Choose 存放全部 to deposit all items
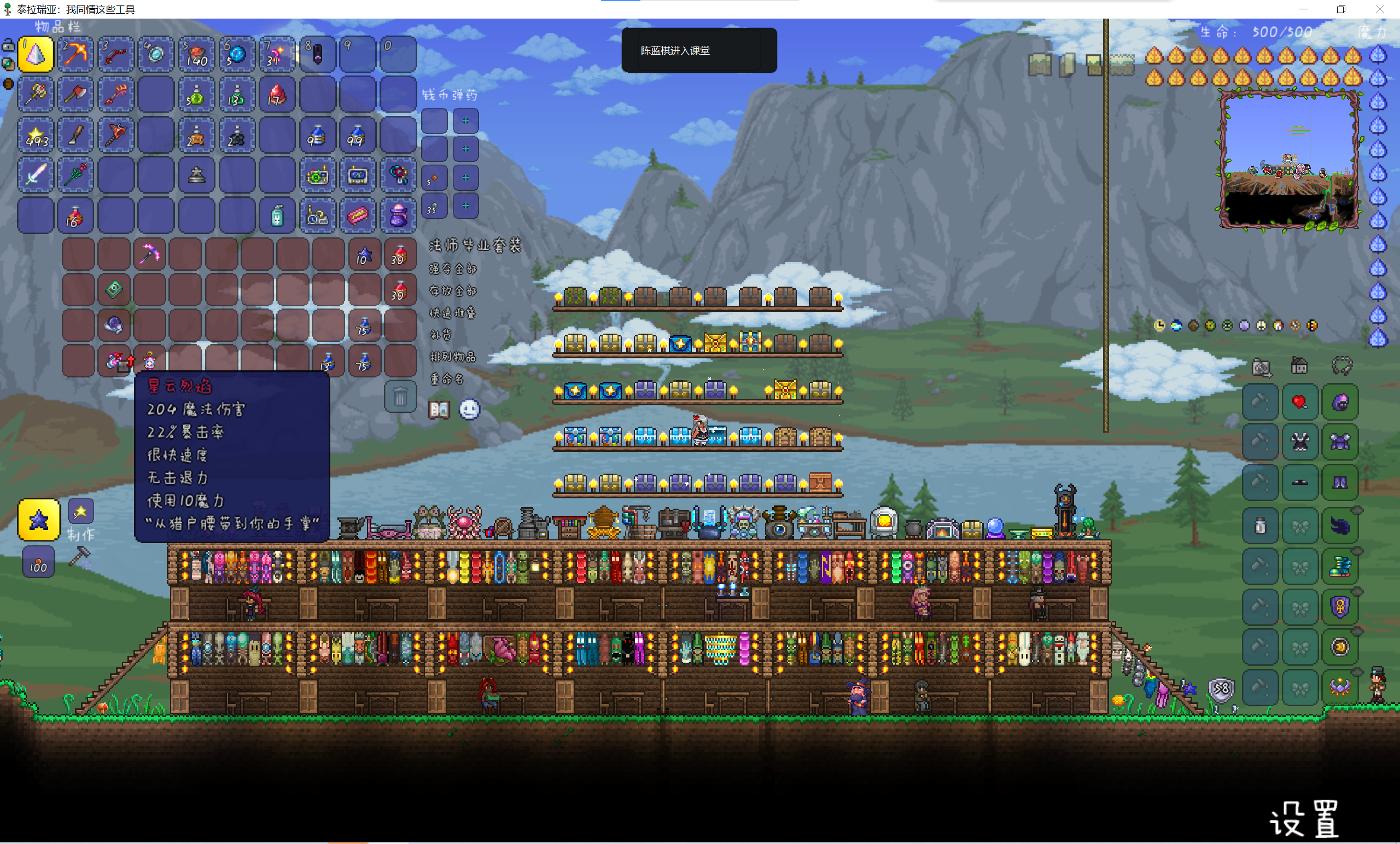 click(x=452, y=291)
